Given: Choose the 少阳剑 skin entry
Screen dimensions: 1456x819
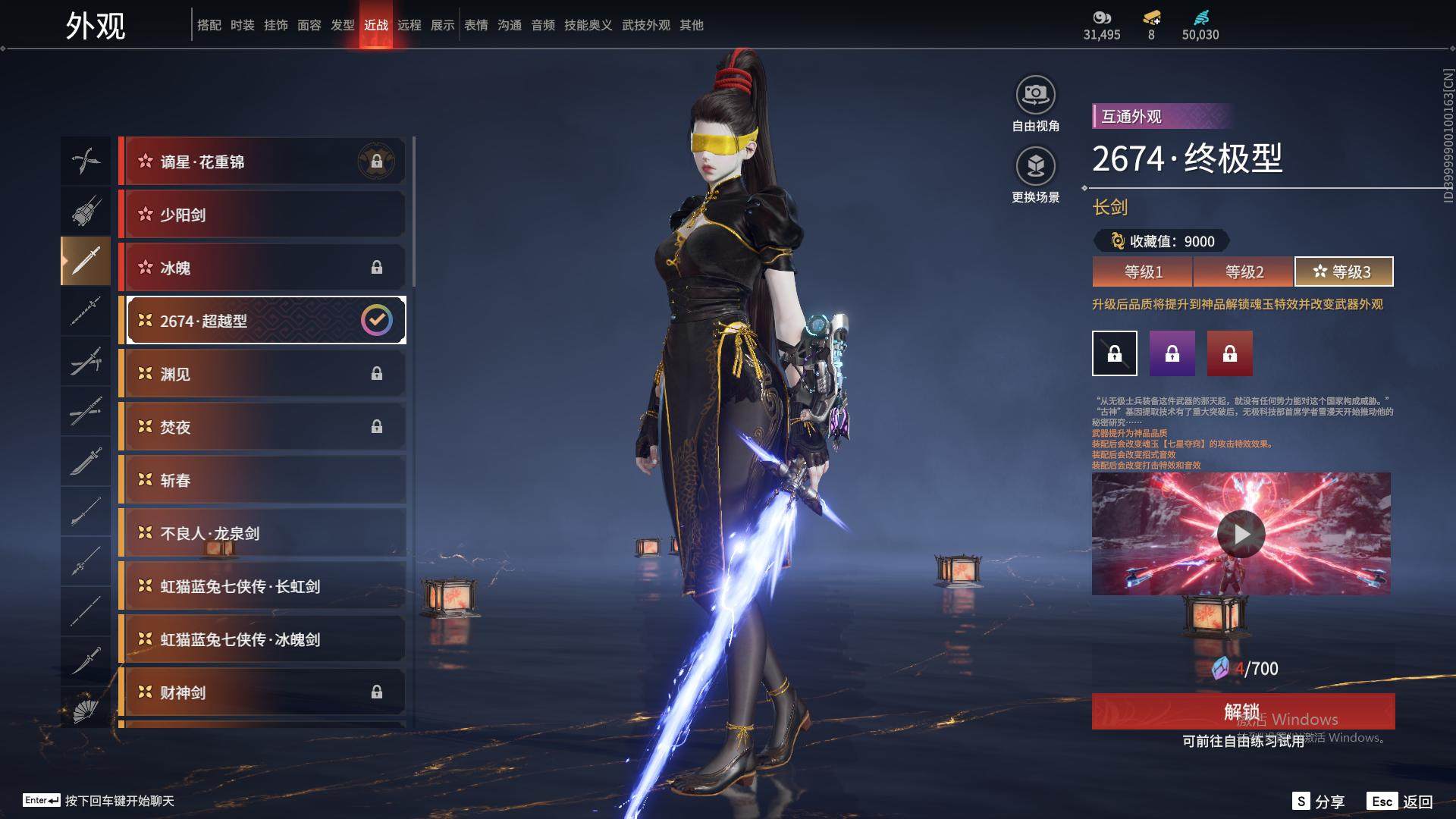Looking at the screenshot, I should click(x=262, y=215).
